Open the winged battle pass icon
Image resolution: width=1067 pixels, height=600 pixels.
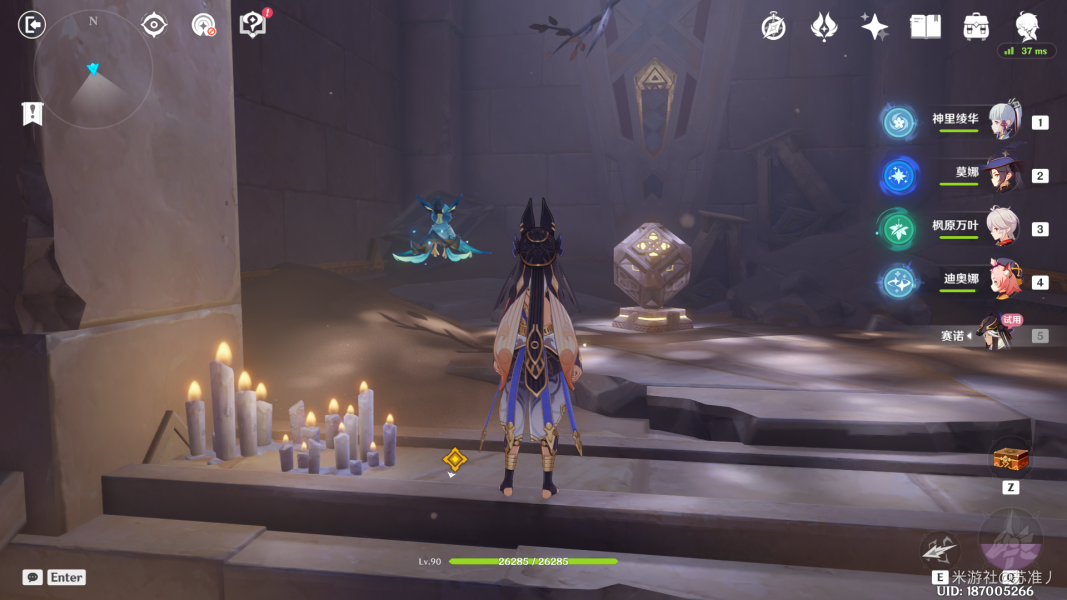[823, 27]
